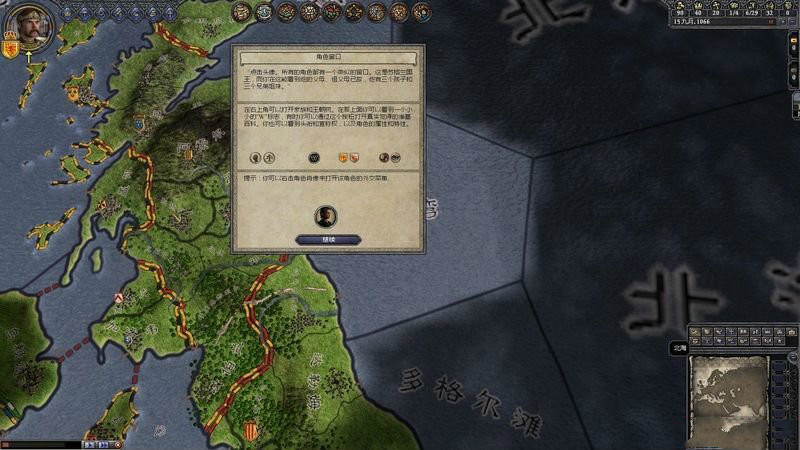Click the black round 'W' wiki icon in tutorial
The image size is (800, 450).
[314, 157]
